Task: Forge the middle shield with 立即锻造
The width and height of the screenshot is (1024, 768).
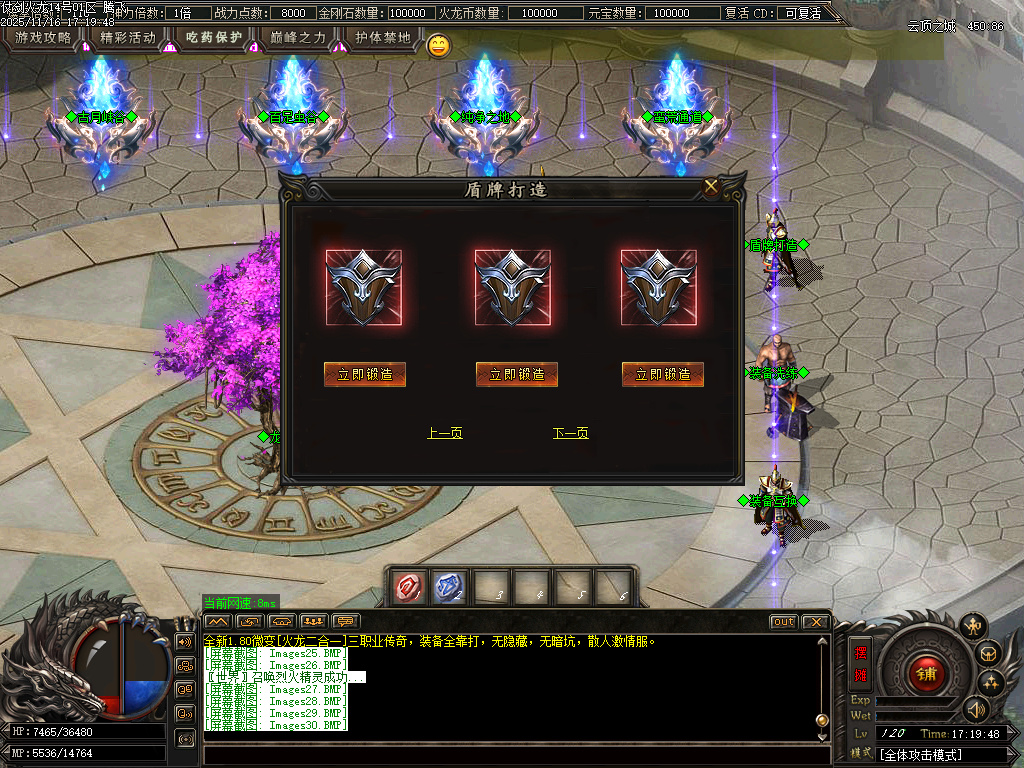Action: [x=516, y=374]
